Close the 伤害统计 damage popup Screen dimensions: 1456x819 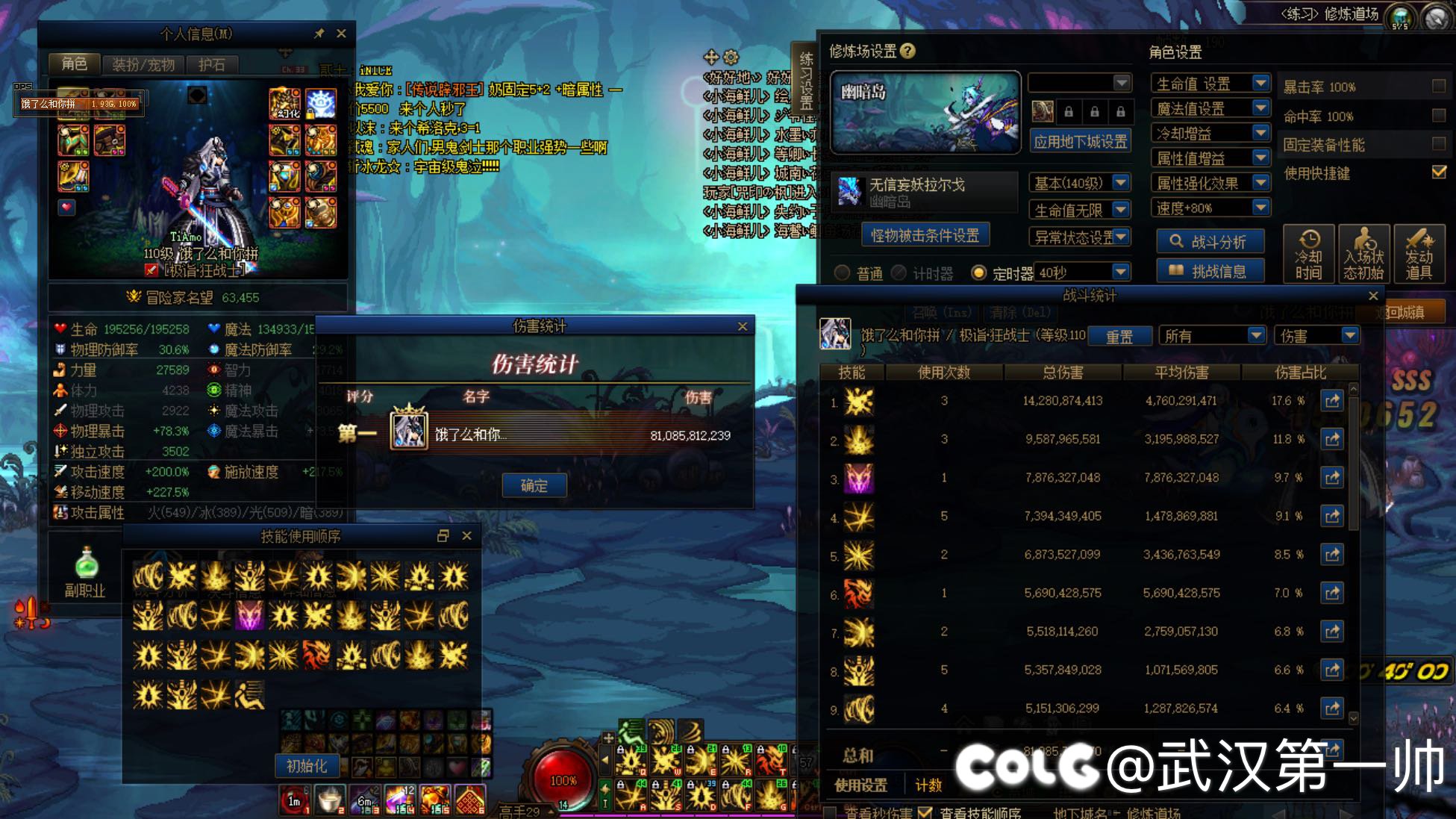(742, 326)
